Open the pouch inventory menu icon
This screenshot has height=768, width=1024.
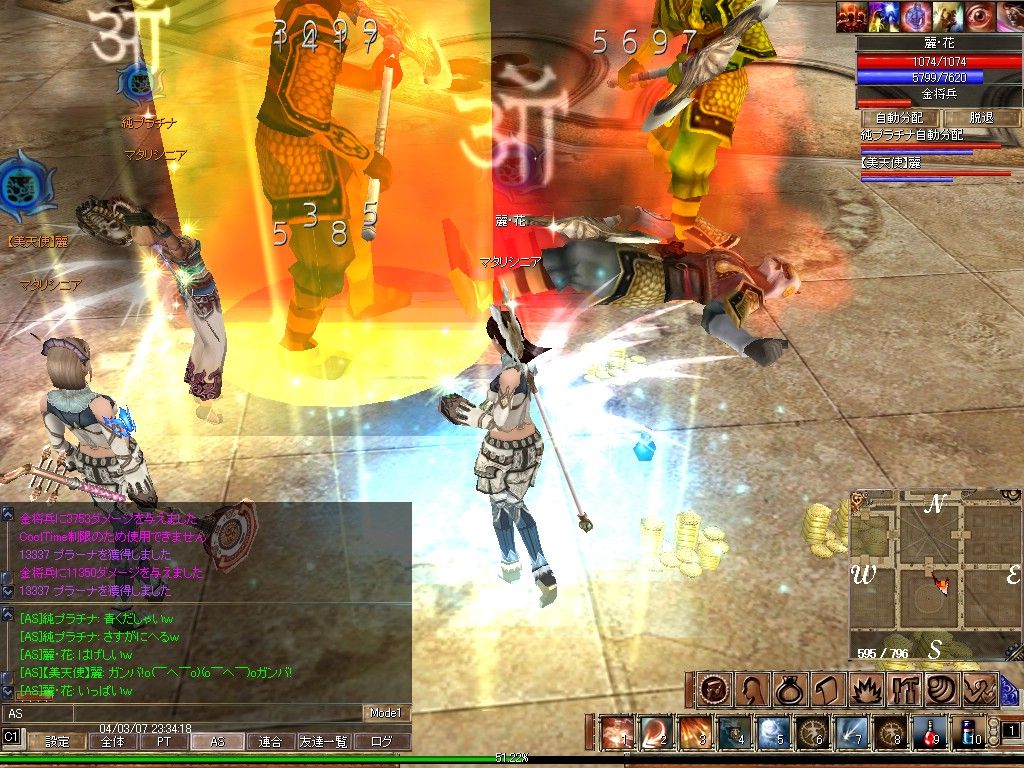point(789,690)
